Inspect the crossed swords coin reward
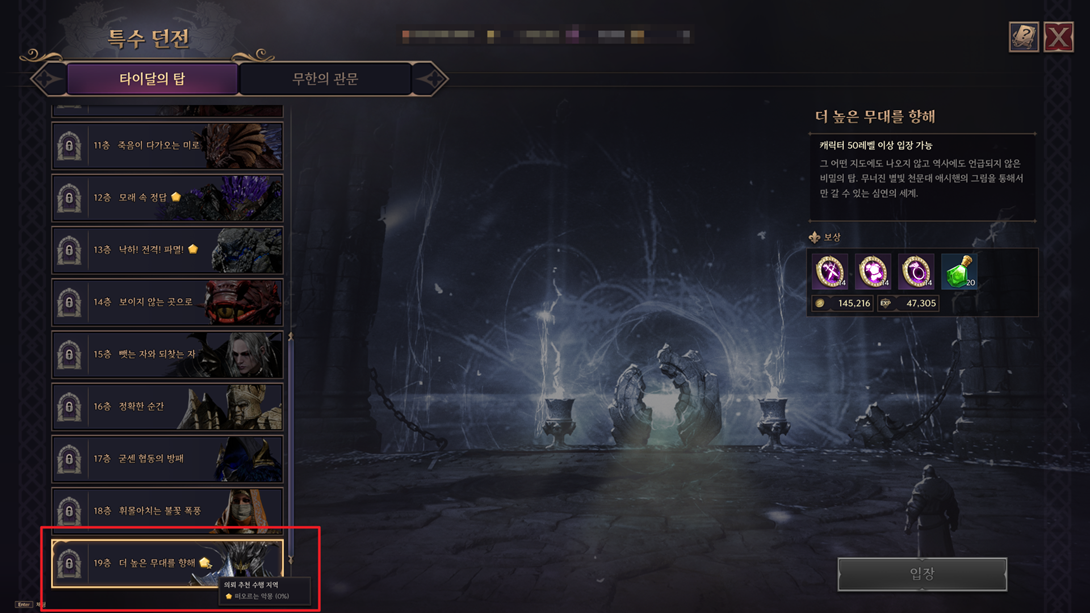Screen dimensions: 1090x613 pos(830,271)
